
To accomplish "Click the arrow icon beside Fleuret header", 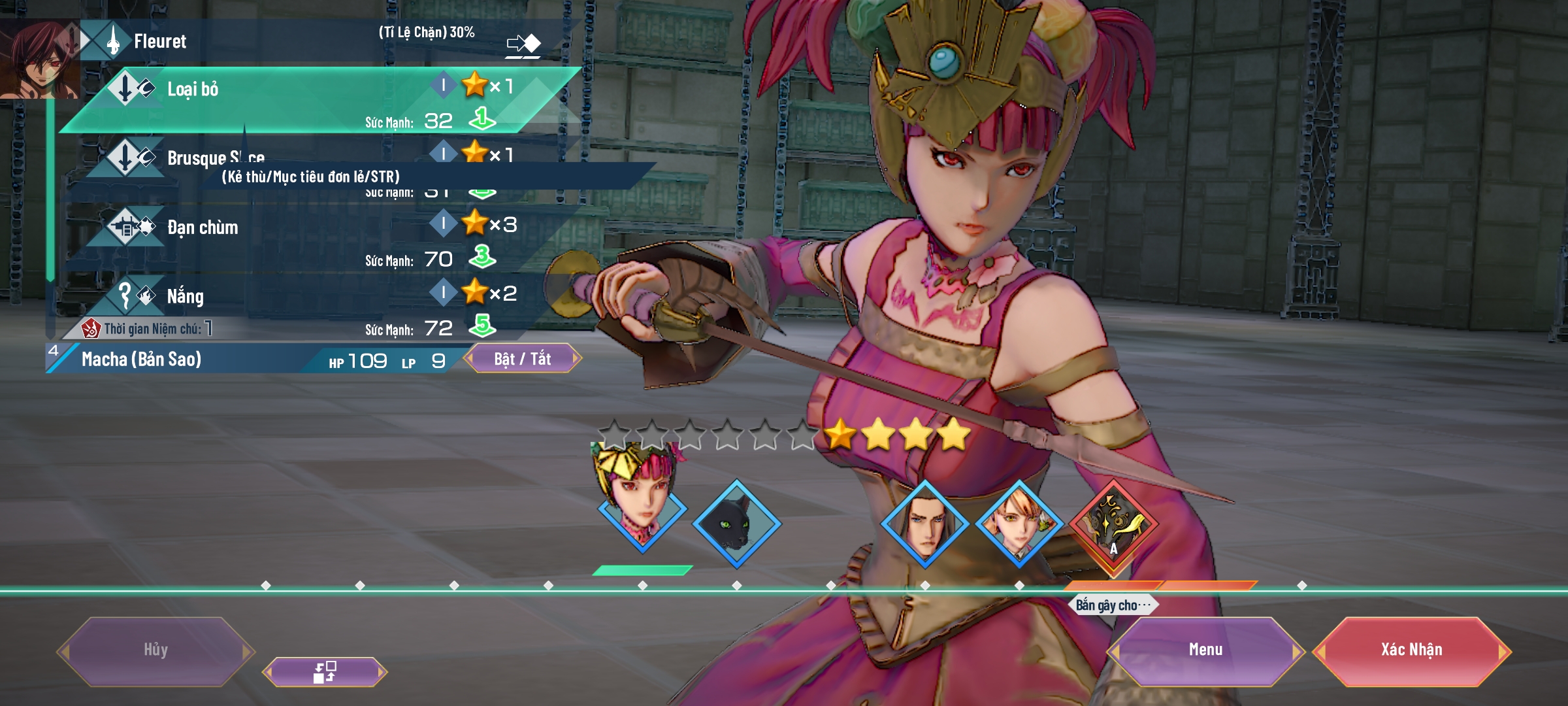I will 523,44.
